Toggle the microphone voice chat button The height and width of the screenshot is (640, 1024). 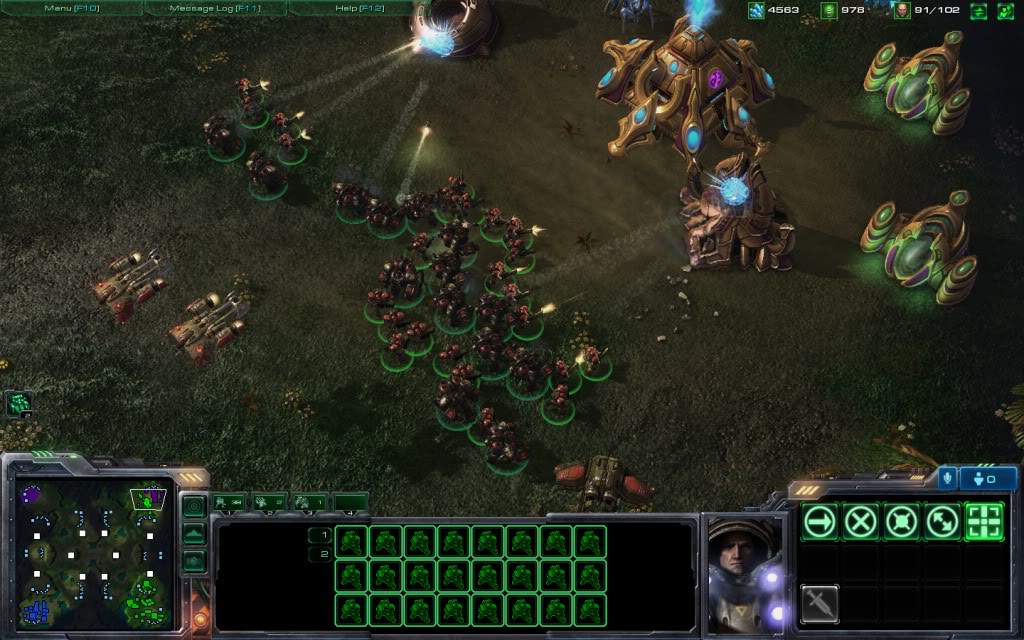click(x=948, y=478)
